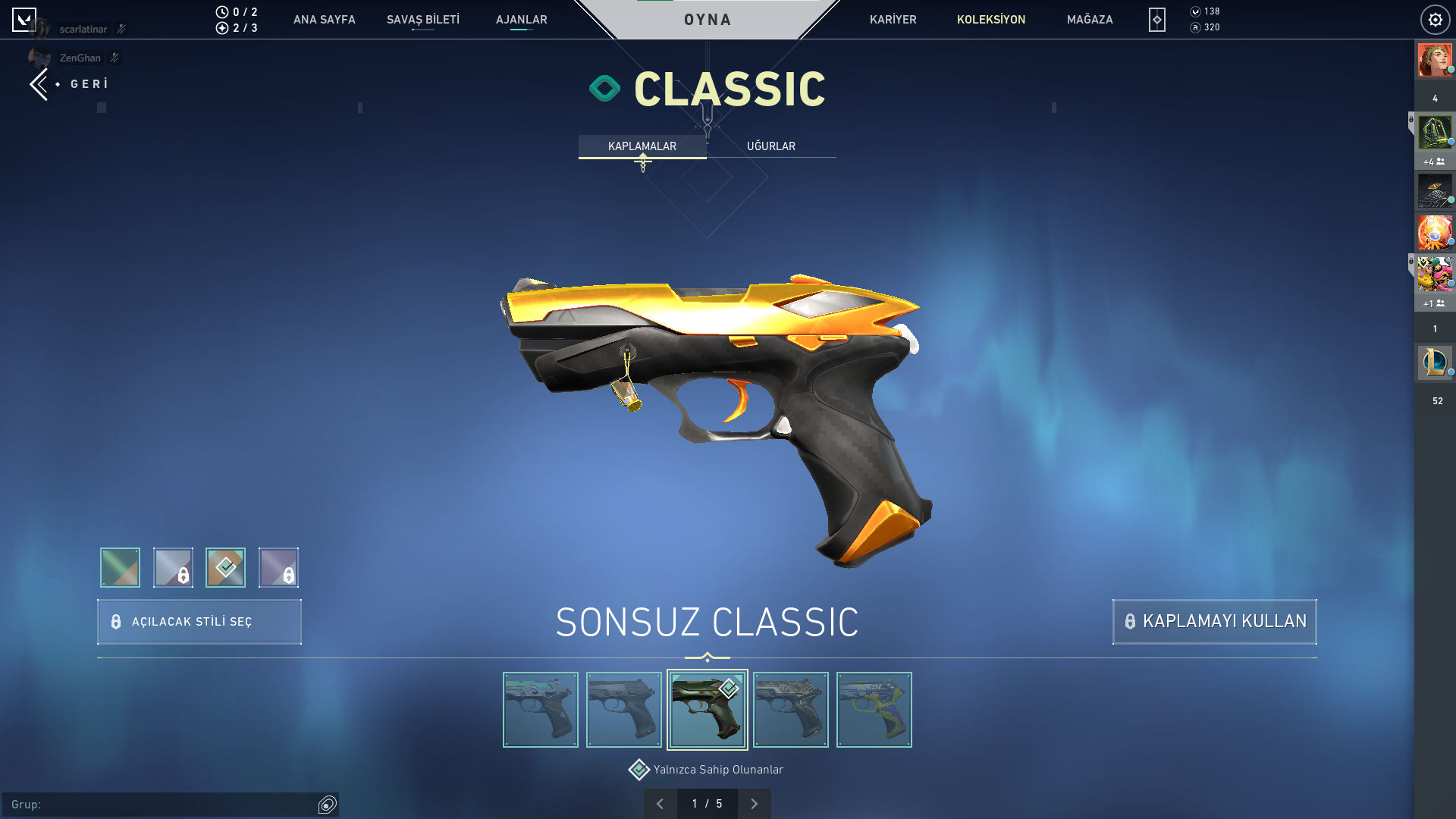Screen dimensions: 1456x819
Task: Toggle Yalnızca Sahip Olunanlar filter
Action: pos(639,770)
